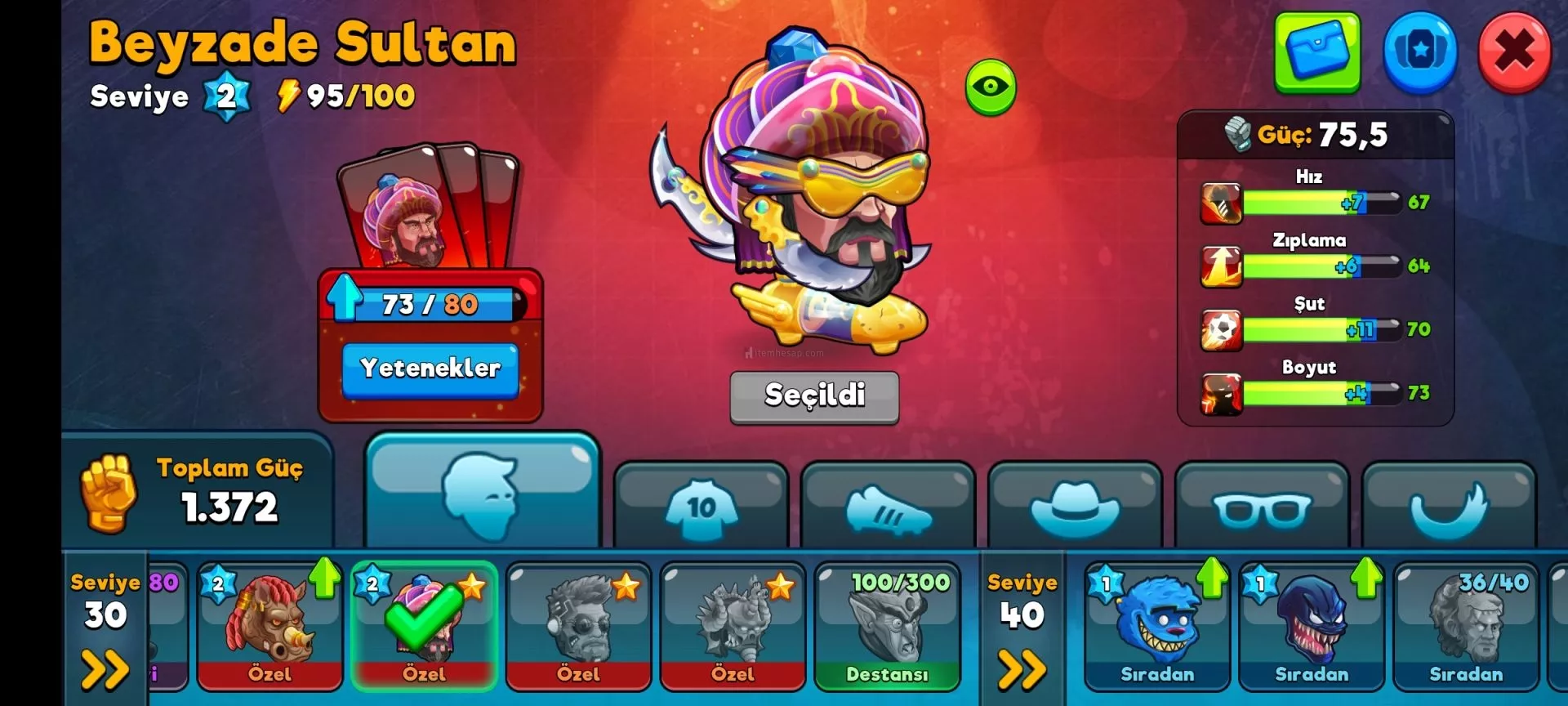Pick the dark venom-faced Sıradan character
Viewport: 1568px width, 706px height.
coord(1311,625)
